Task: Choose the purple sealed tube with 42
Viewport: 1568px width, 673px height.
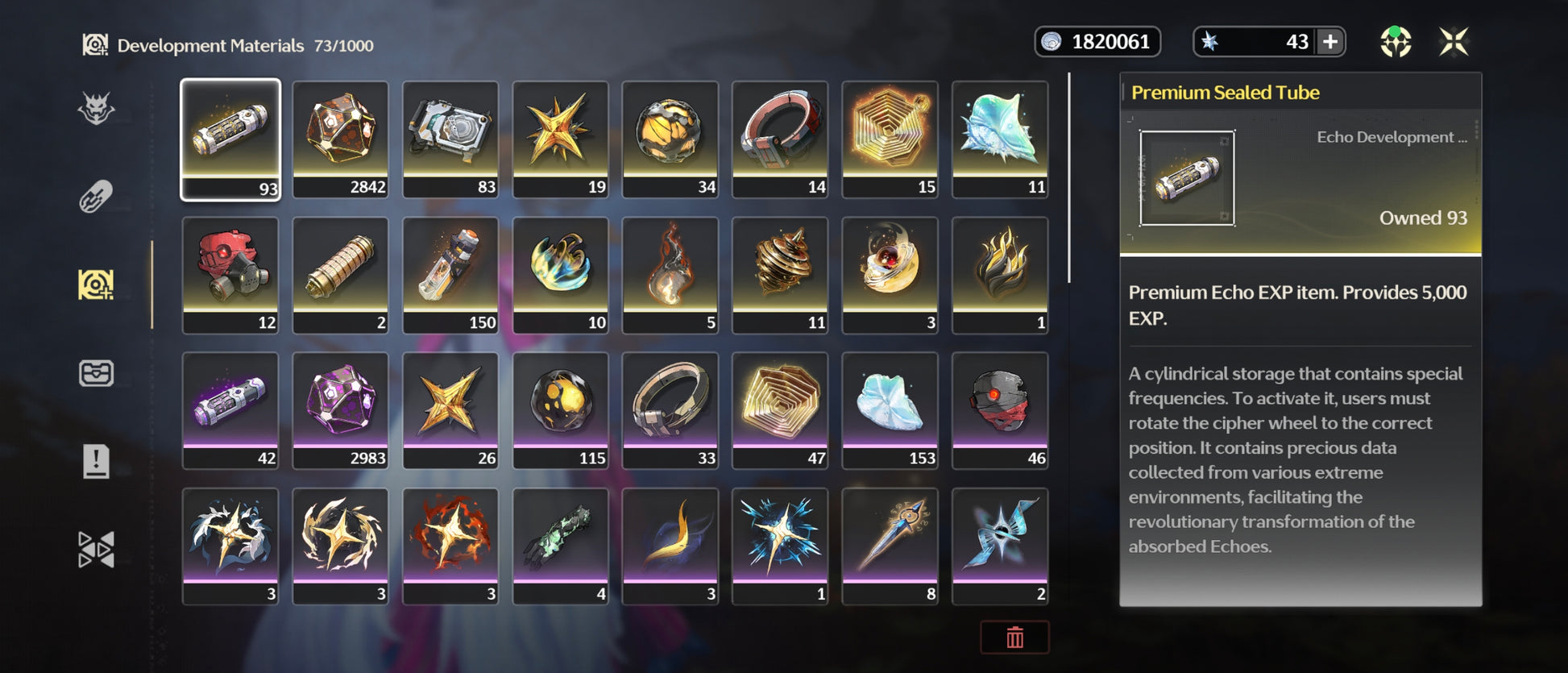Action: pos(230,410)
